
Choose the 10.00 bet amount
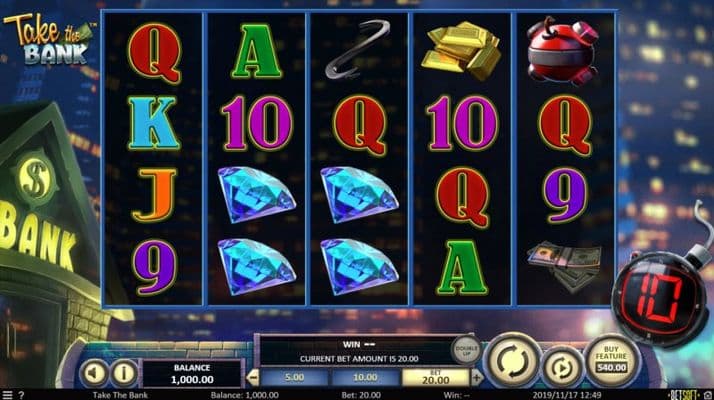[364, 377]
